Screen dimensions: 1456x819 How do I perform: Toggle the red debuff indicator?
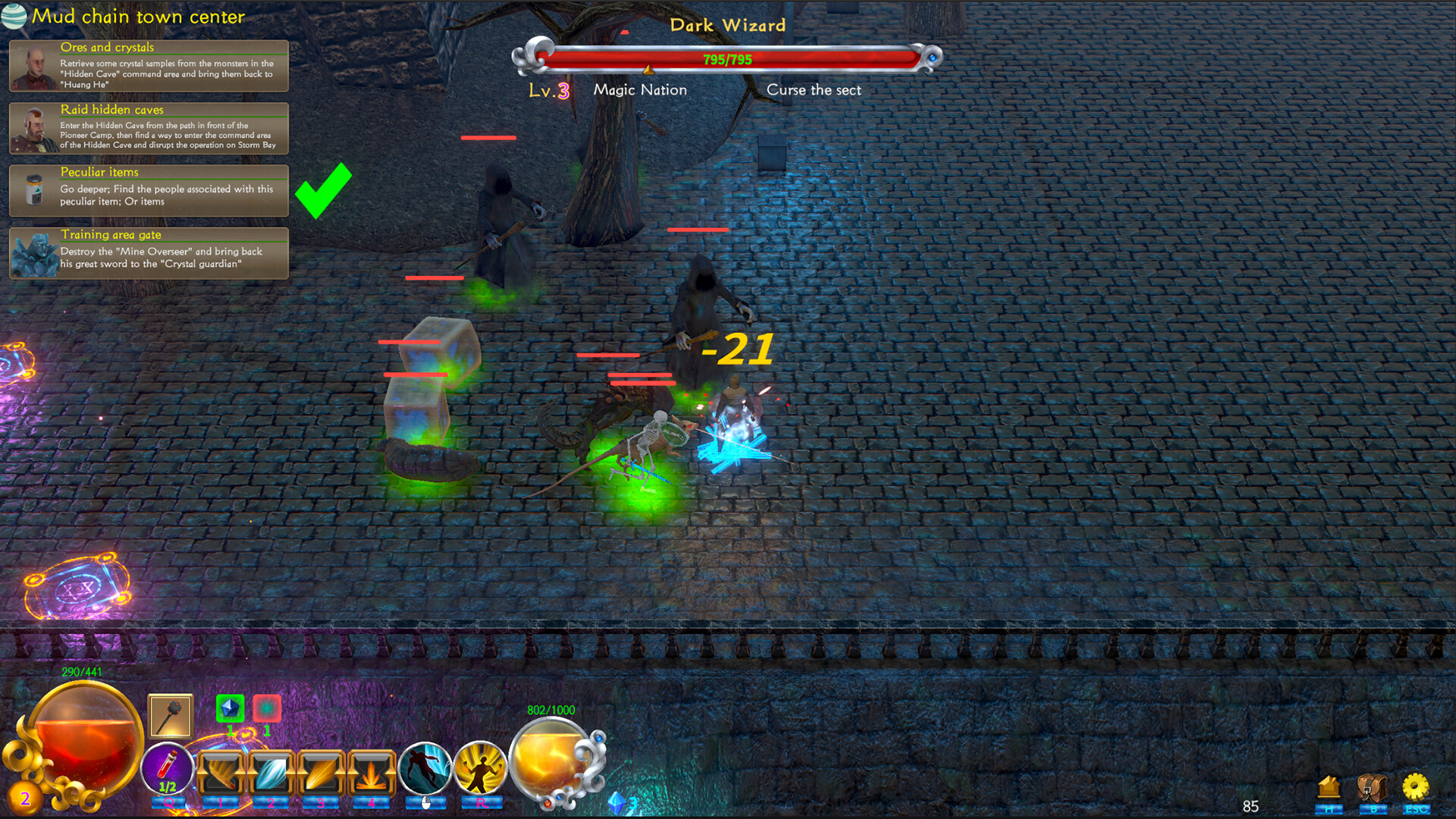click(x=266, y=708)
